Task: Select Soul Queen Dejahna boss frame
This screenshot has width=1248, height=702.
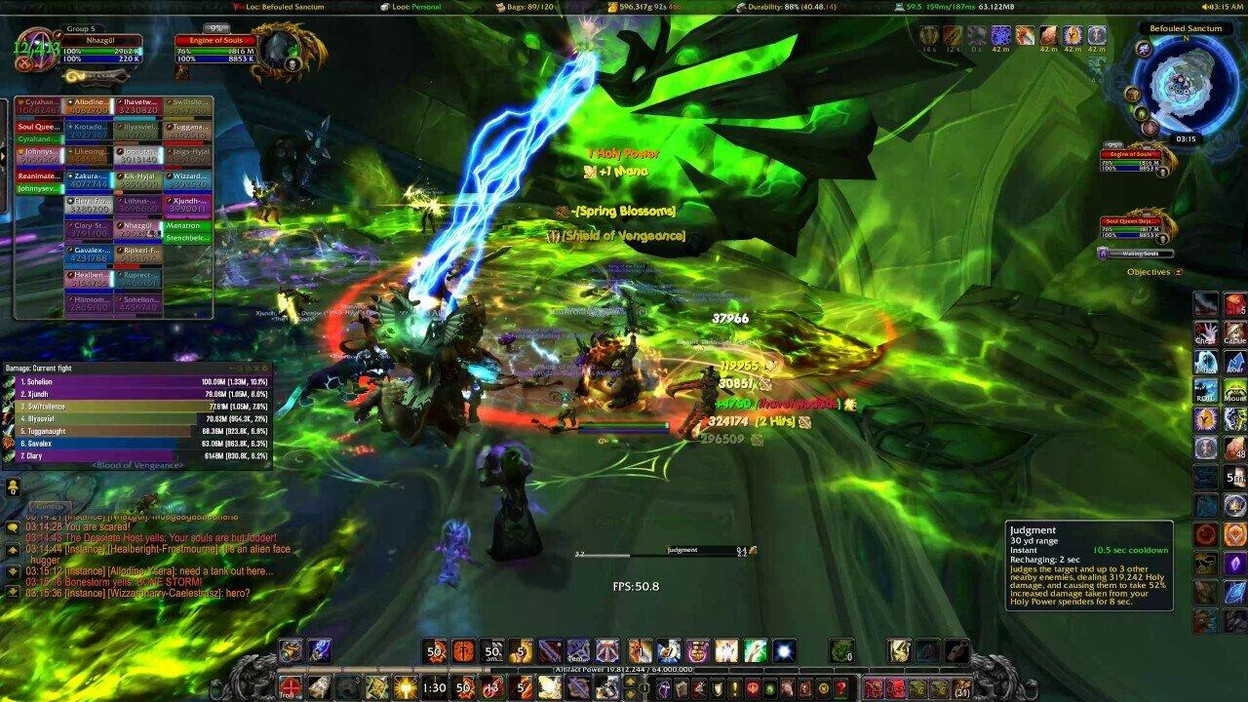Action: 1133,228
